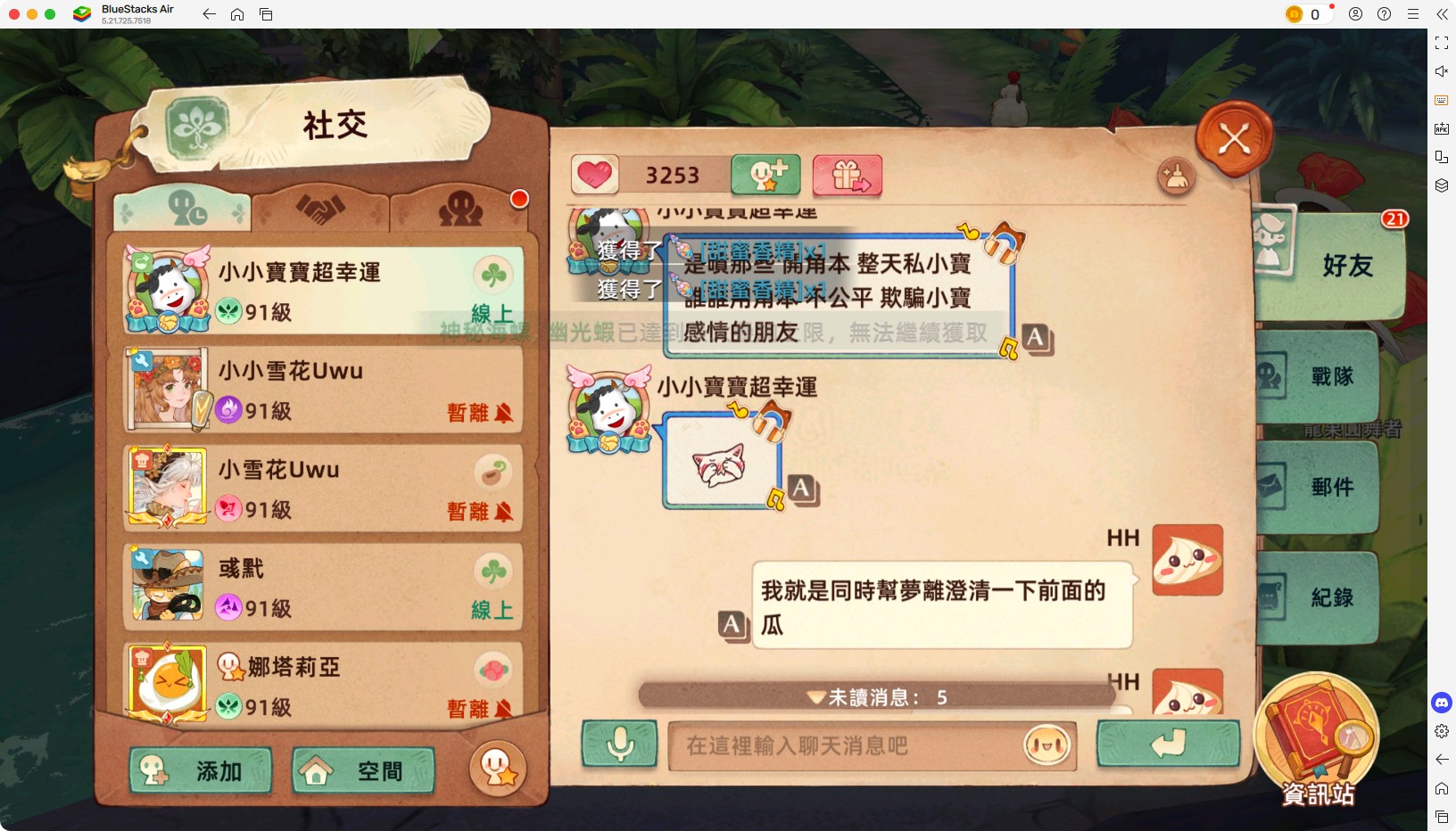Screen dimensions: 1456x831
Task: Open Discord from the BlueStacks sidebar
Action: (1444, 702)
